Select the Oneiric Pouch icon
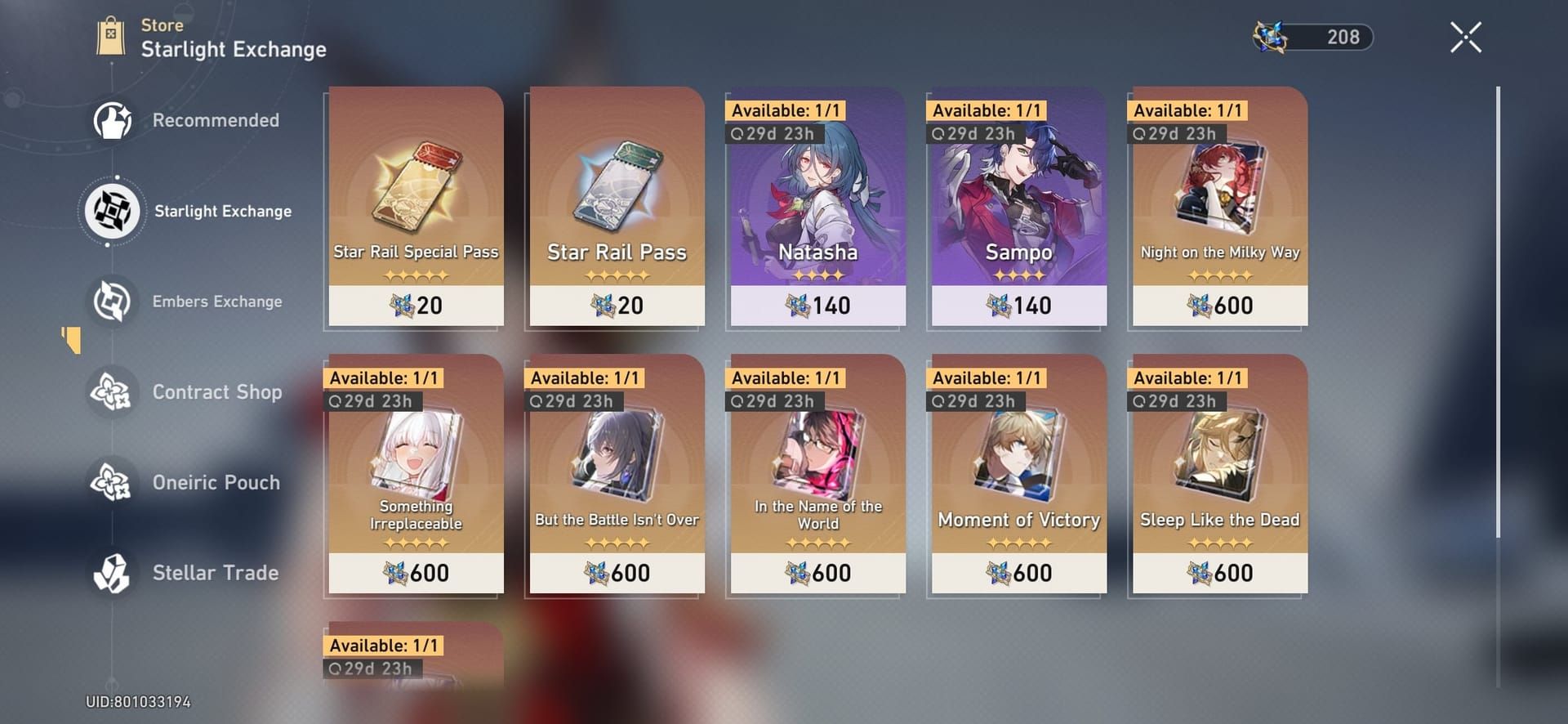Screen dimensions: 1568x724 (x=111, y=482)
